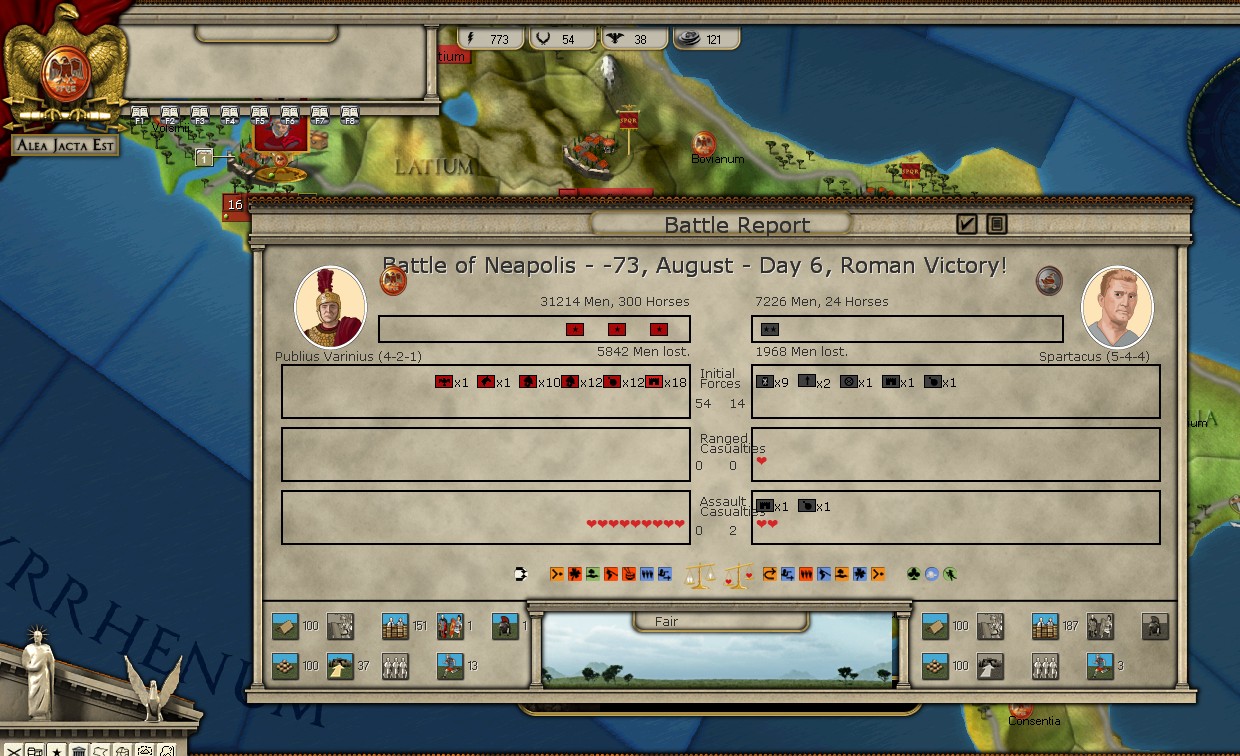Click the money resource counter showing 773
Viewport: 1240px width, 756px height.
pyautogui.click(x=489, y=39)
